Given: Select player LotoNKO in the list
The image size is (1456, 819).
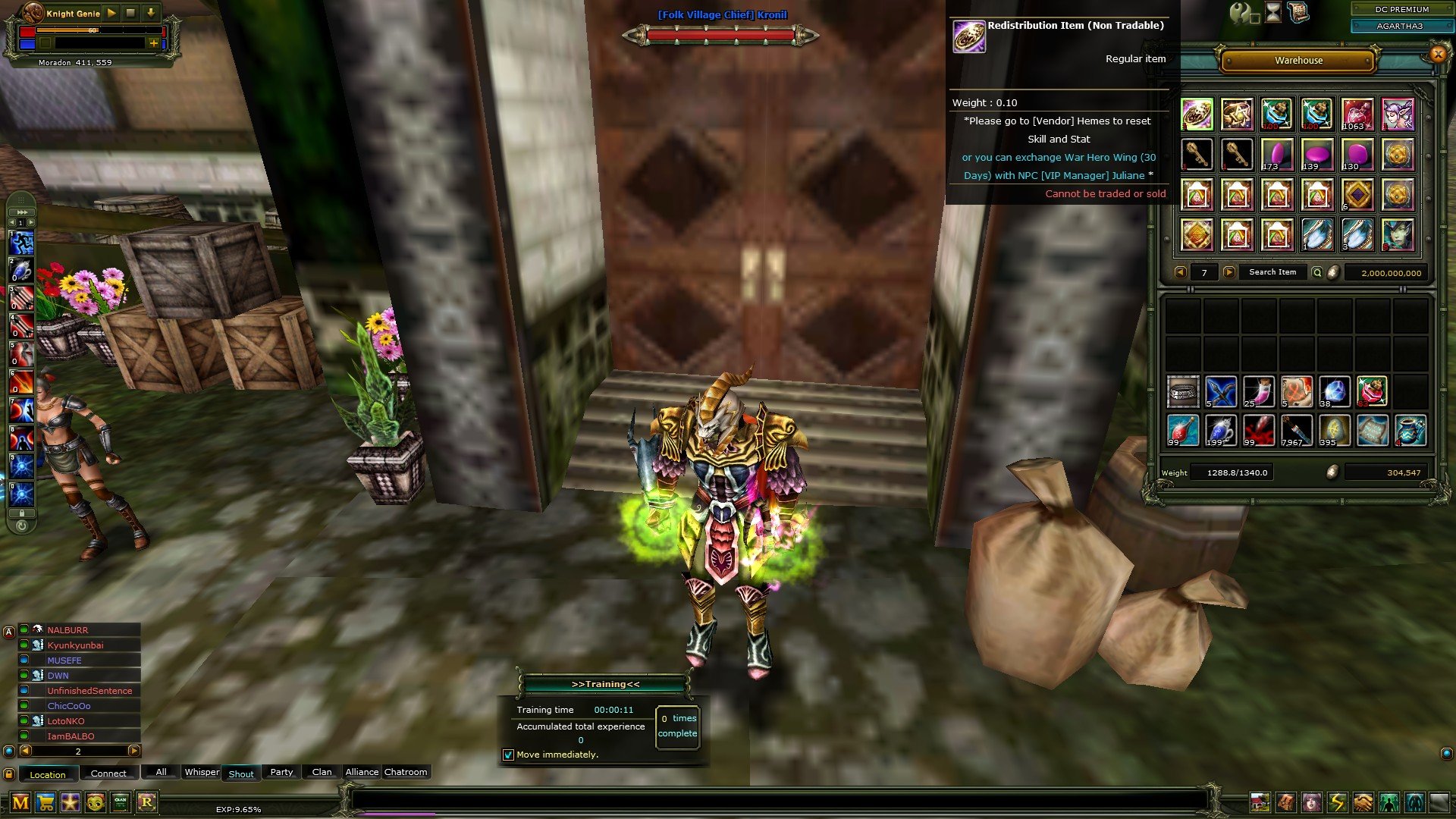Looking at the screenshot, I should click(x=66, y=721).
